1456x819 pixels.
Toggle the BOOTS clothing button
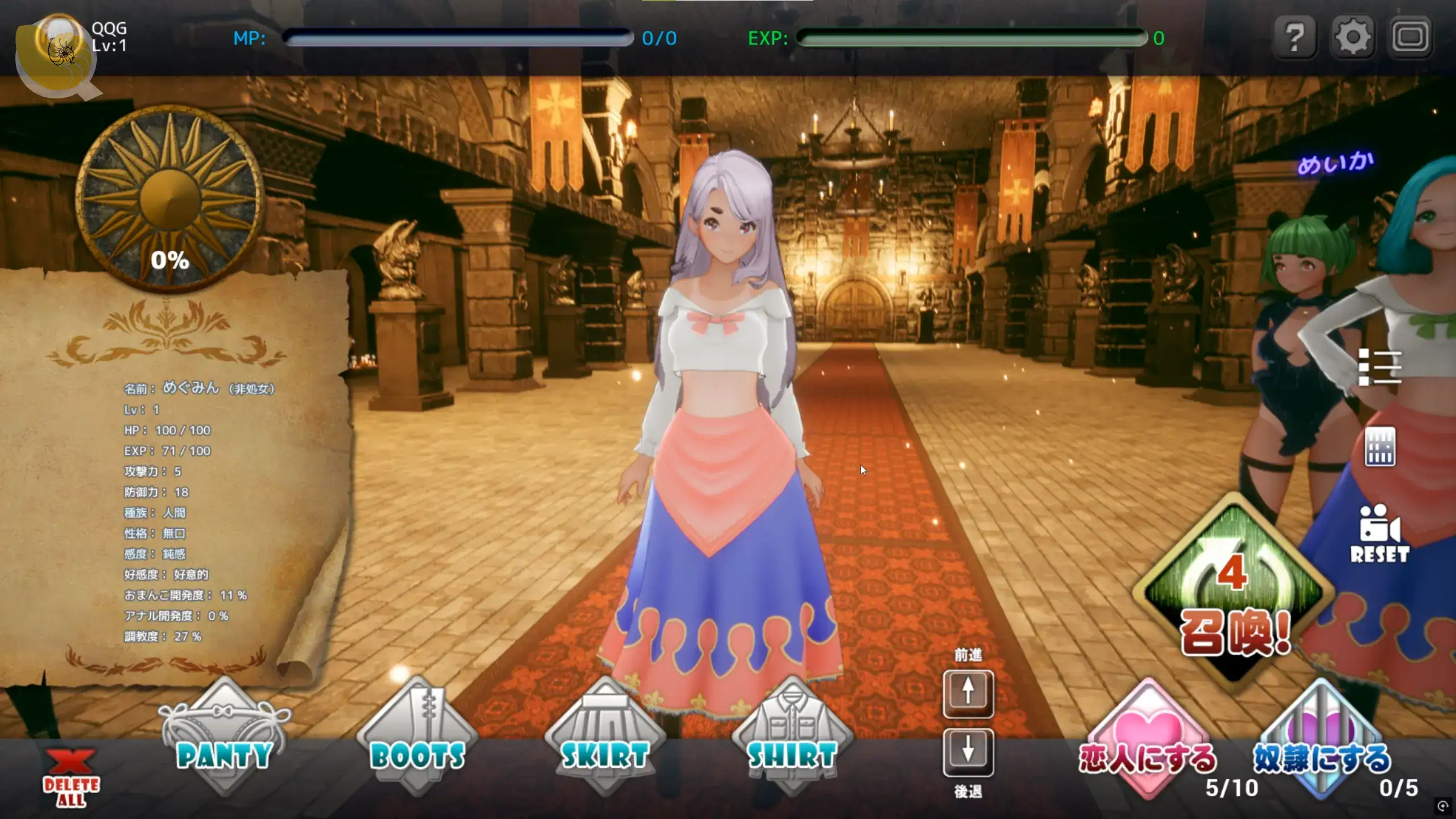(x=417, y=737)
